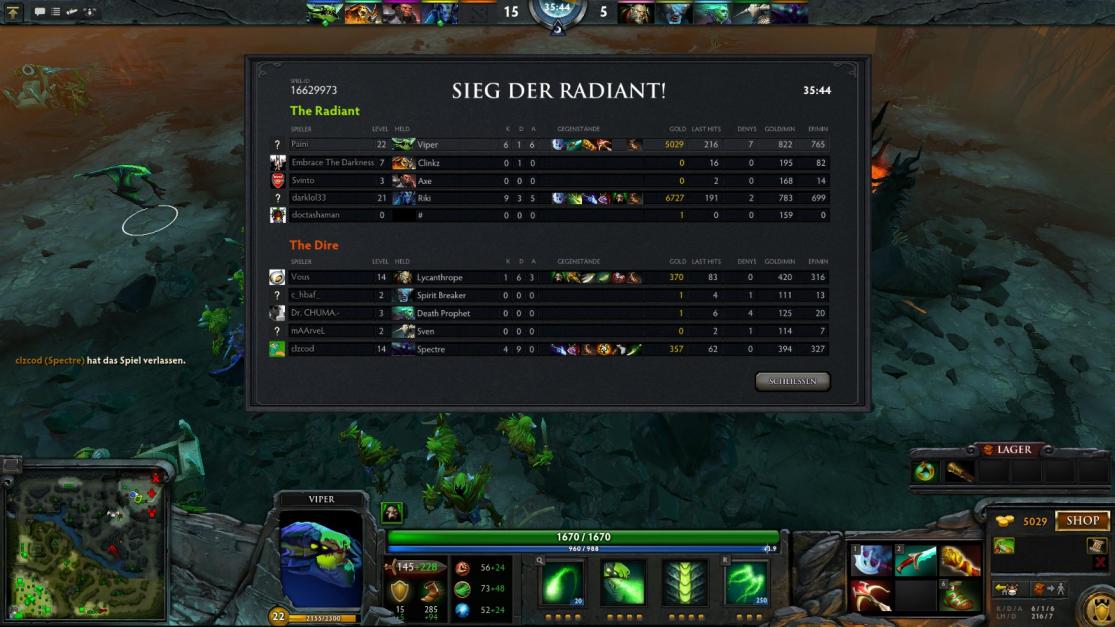Screen dimensions: 1115x627
Task: Use the Eye of Skadi inventory item
Action: [870, 561]
